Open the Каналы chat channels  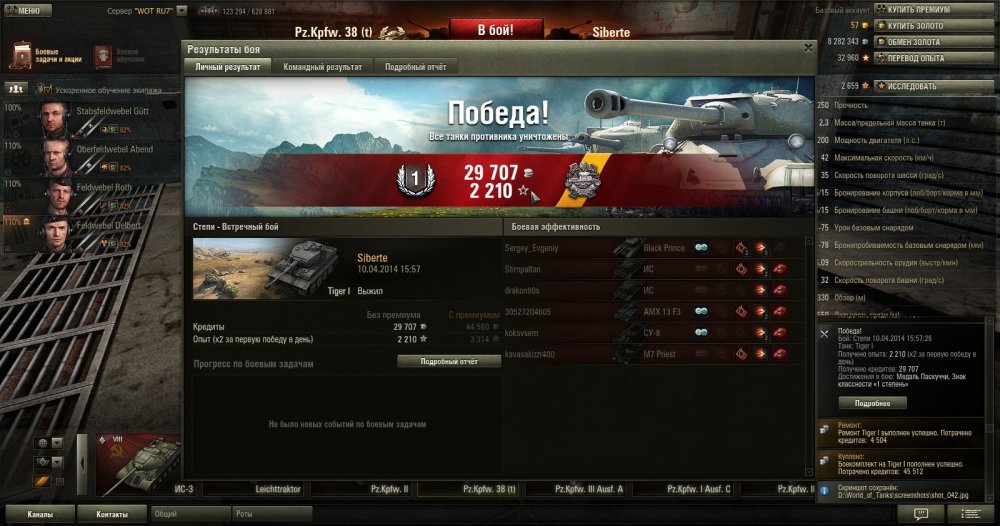(x=41, y=514)
